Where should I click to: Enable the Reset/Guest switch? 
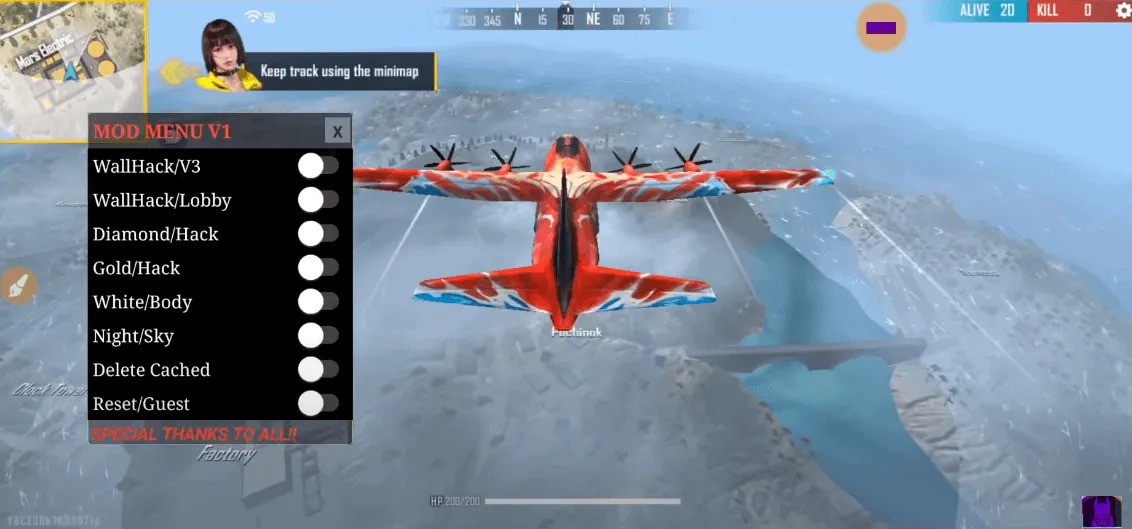point(318,404)
